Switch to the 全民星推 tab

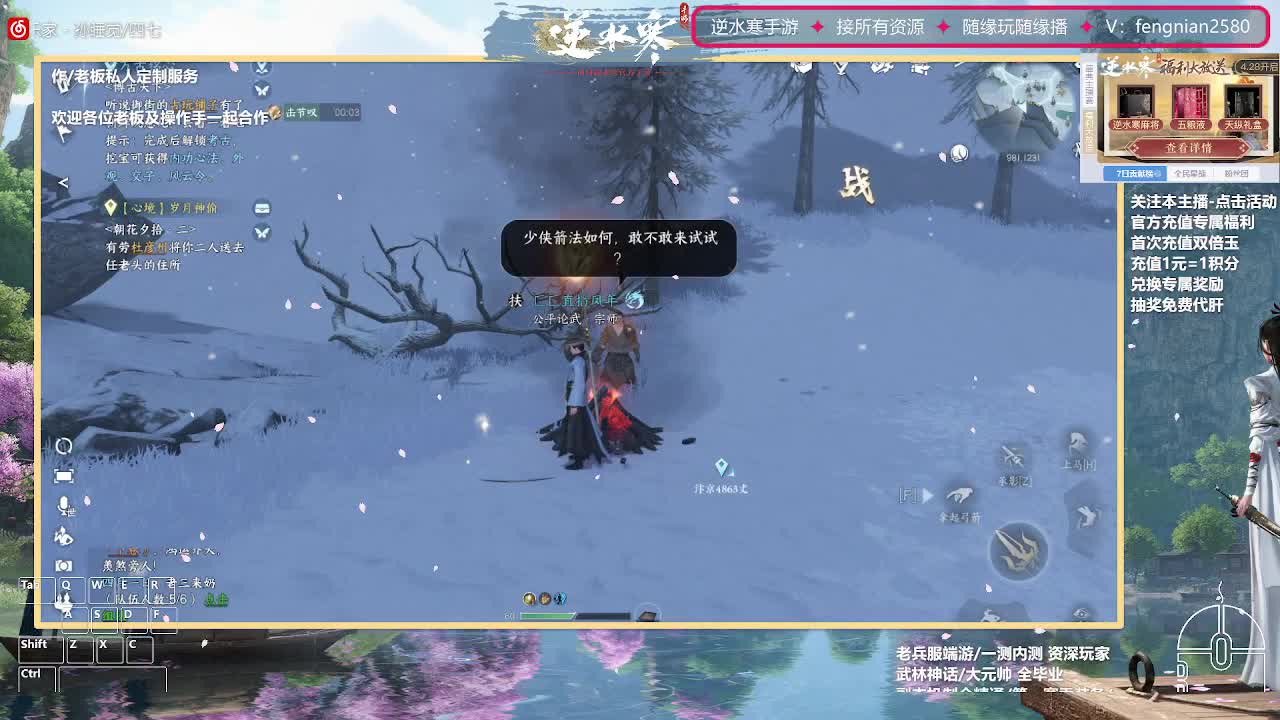point(1190,173)
